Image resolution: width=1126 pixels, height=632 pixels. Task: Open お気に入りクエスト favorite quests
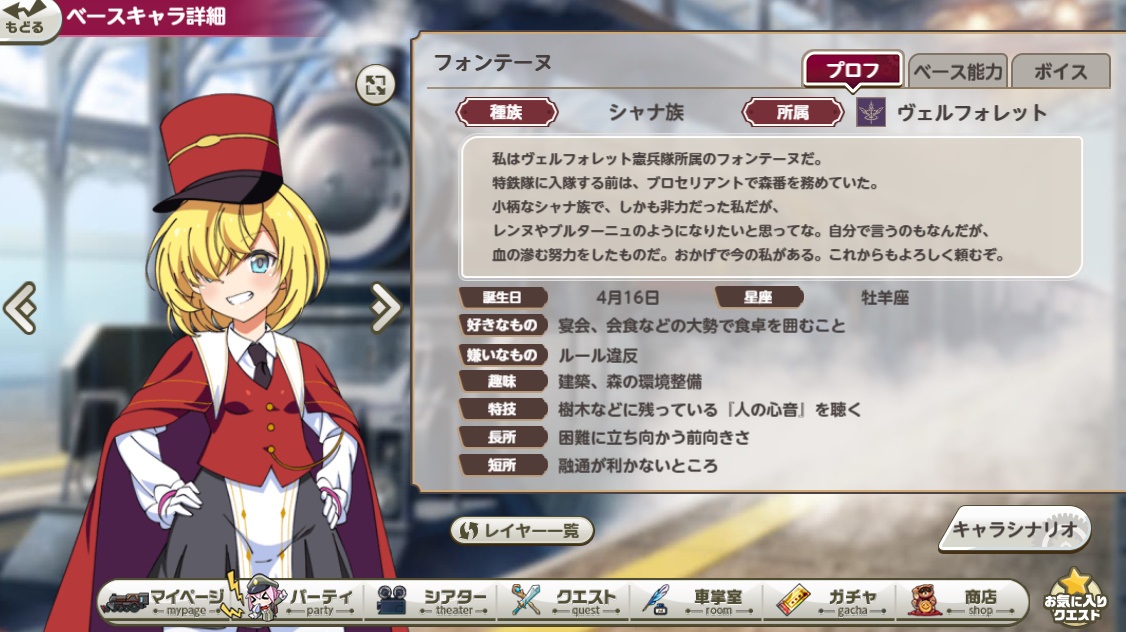[x=1076, y=599]
